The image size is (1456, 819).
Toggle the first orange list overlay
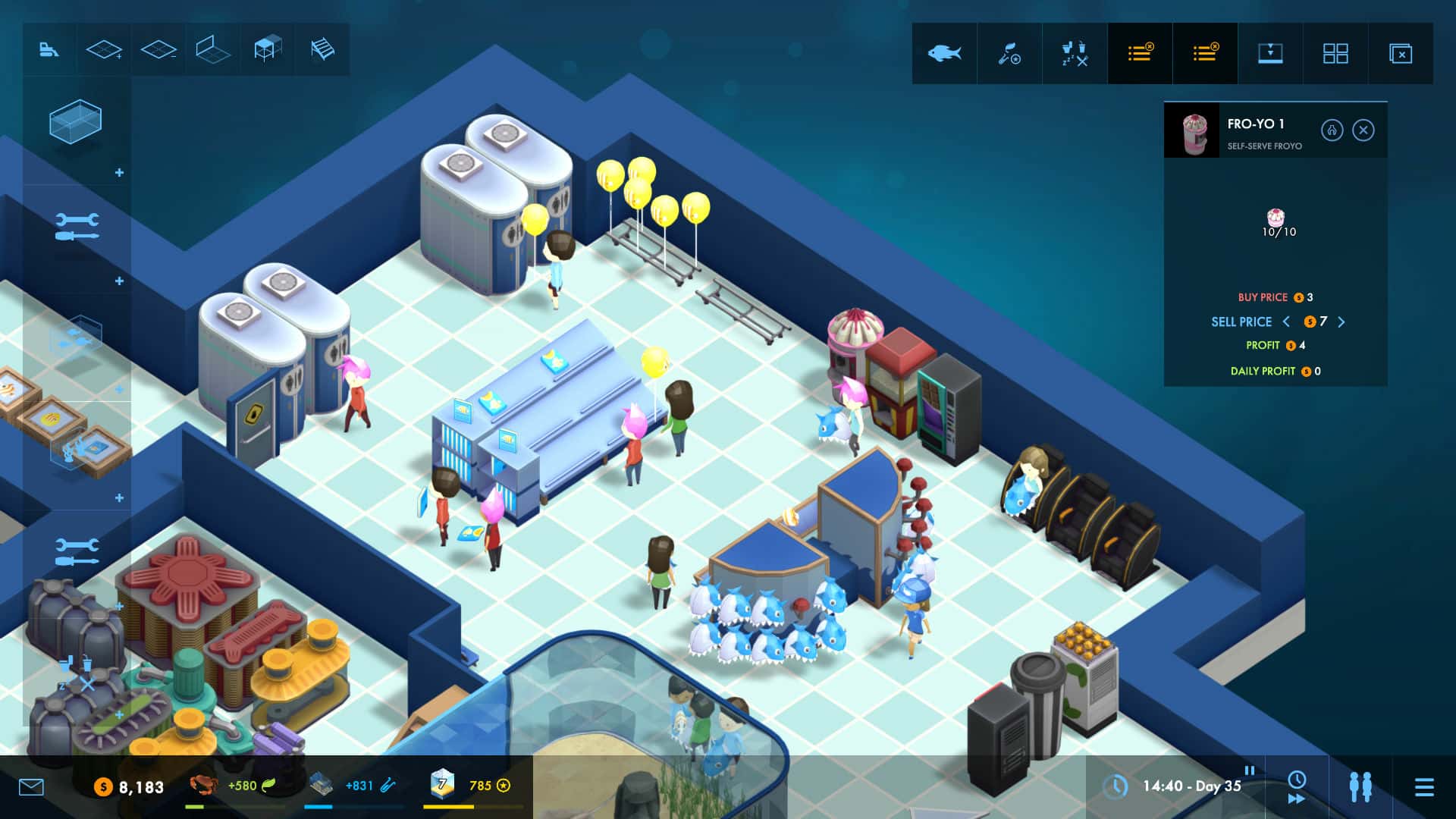tap(1140, 53)
